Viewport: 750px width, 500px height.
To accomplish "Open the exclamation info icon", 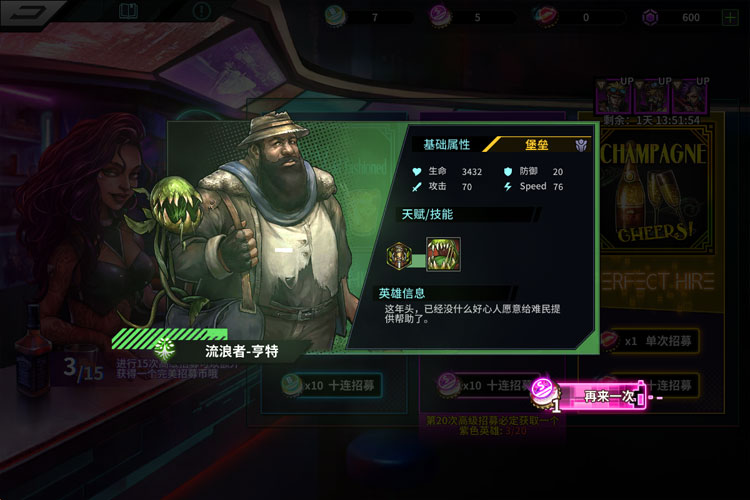I will [x=203, y=12].
